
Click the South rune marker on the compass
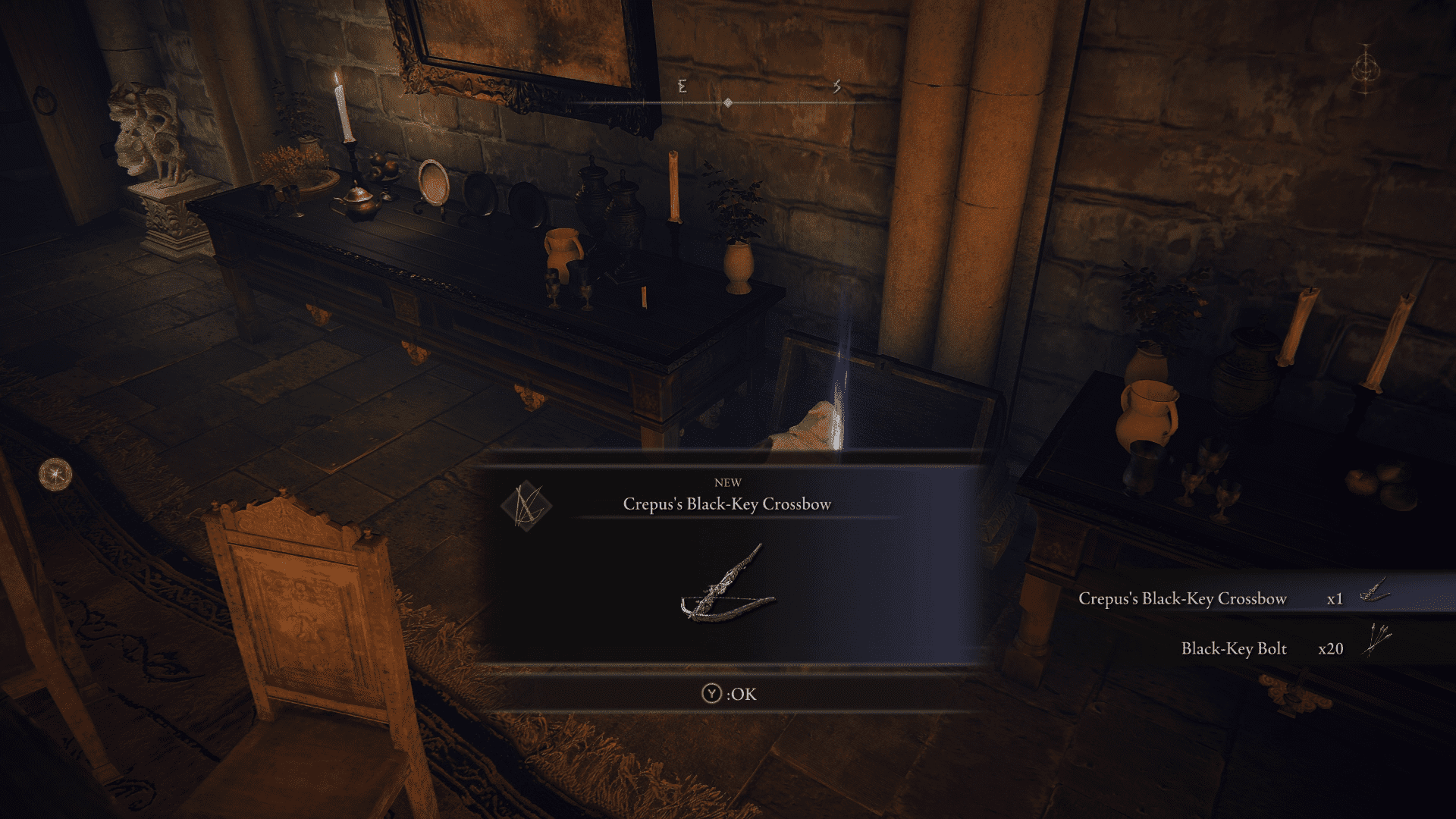837,86
